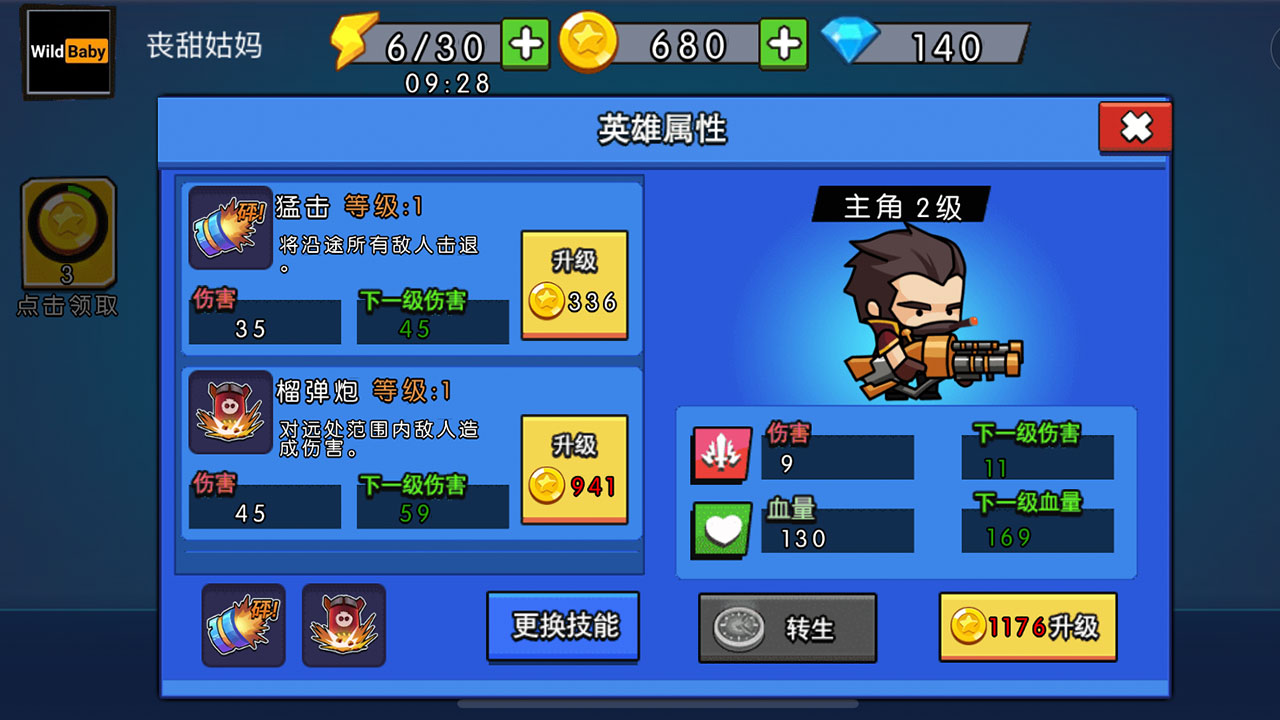Collect the 点击领取 reward coin
Viewport: 1280px width, 720px height.
coord(67,232)
